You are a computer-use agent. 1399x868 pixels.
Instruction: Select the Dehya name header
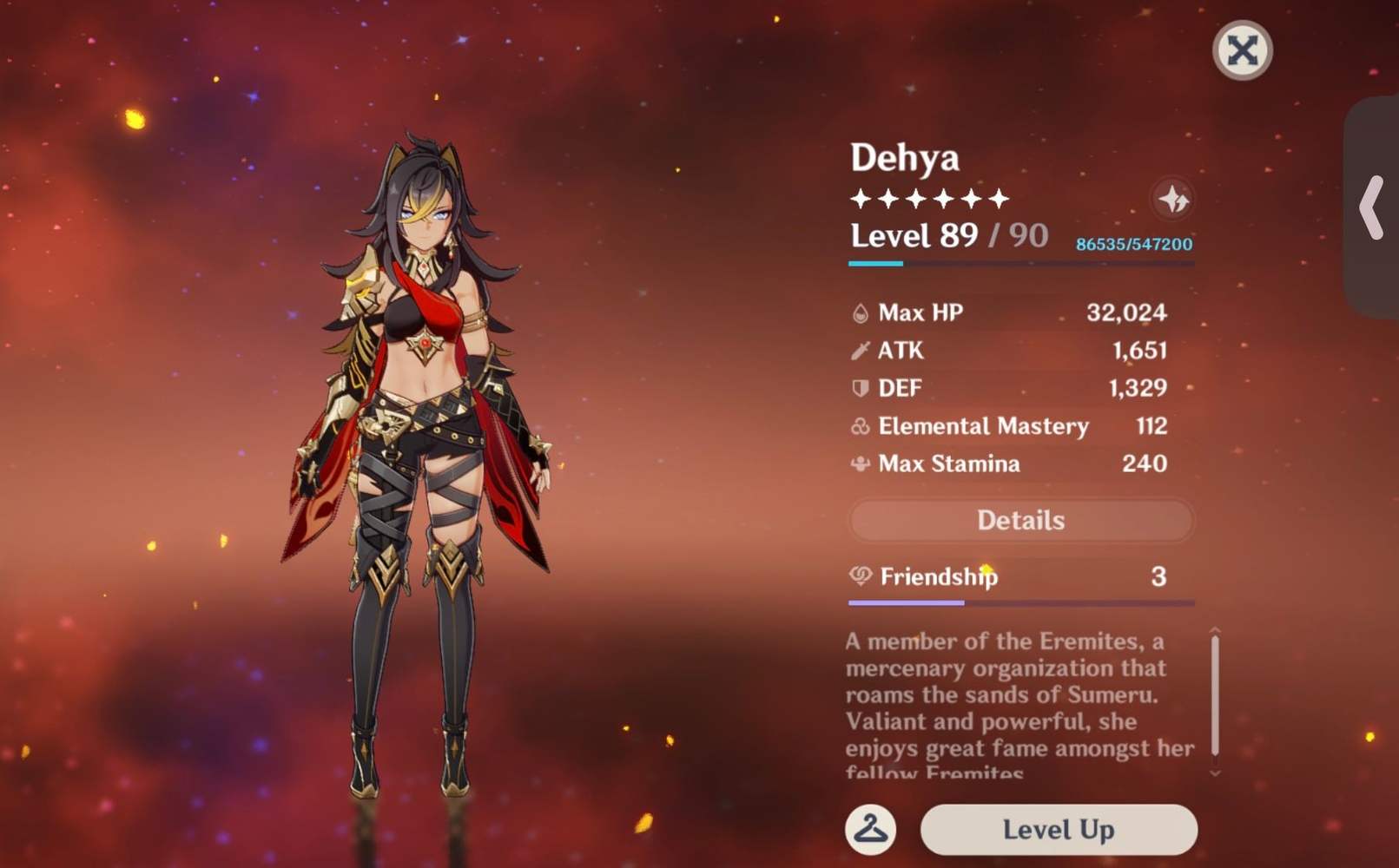pyautogui.click(x=904, y=158)
